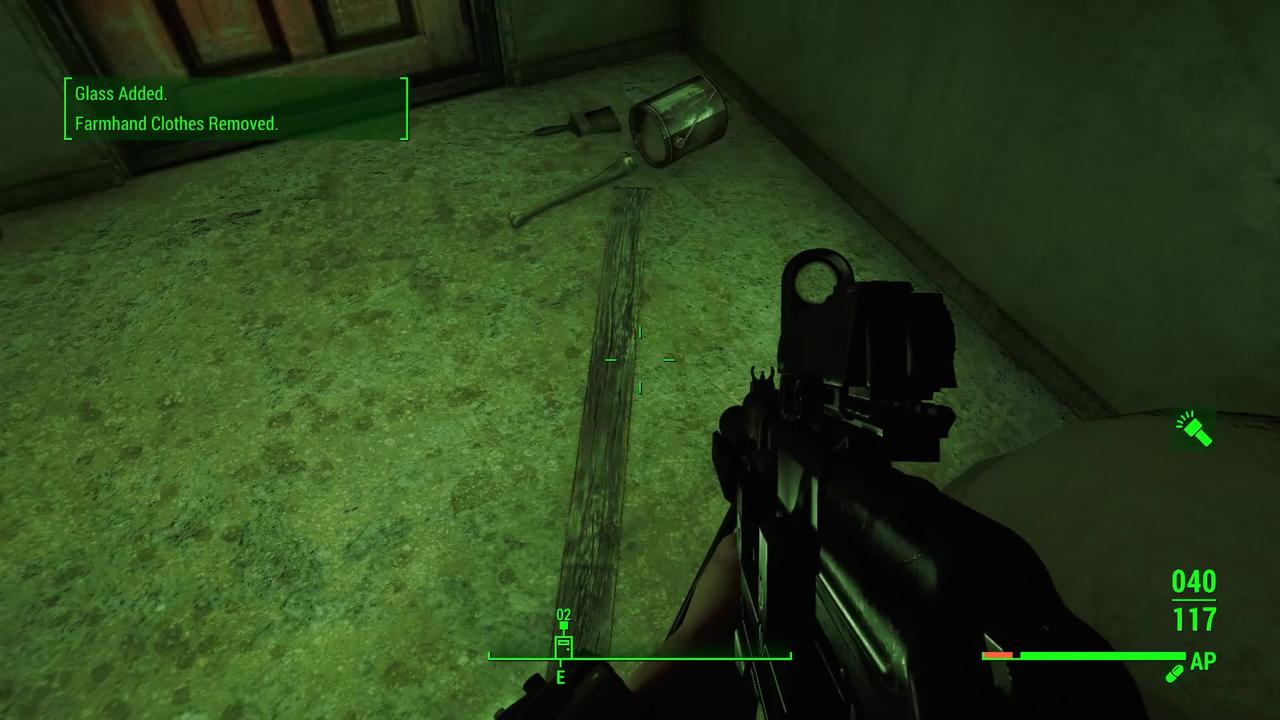The width and height of the screenshot is (1280, 720).
Task: Click the current ammo count '040'
Action: 1192,582
